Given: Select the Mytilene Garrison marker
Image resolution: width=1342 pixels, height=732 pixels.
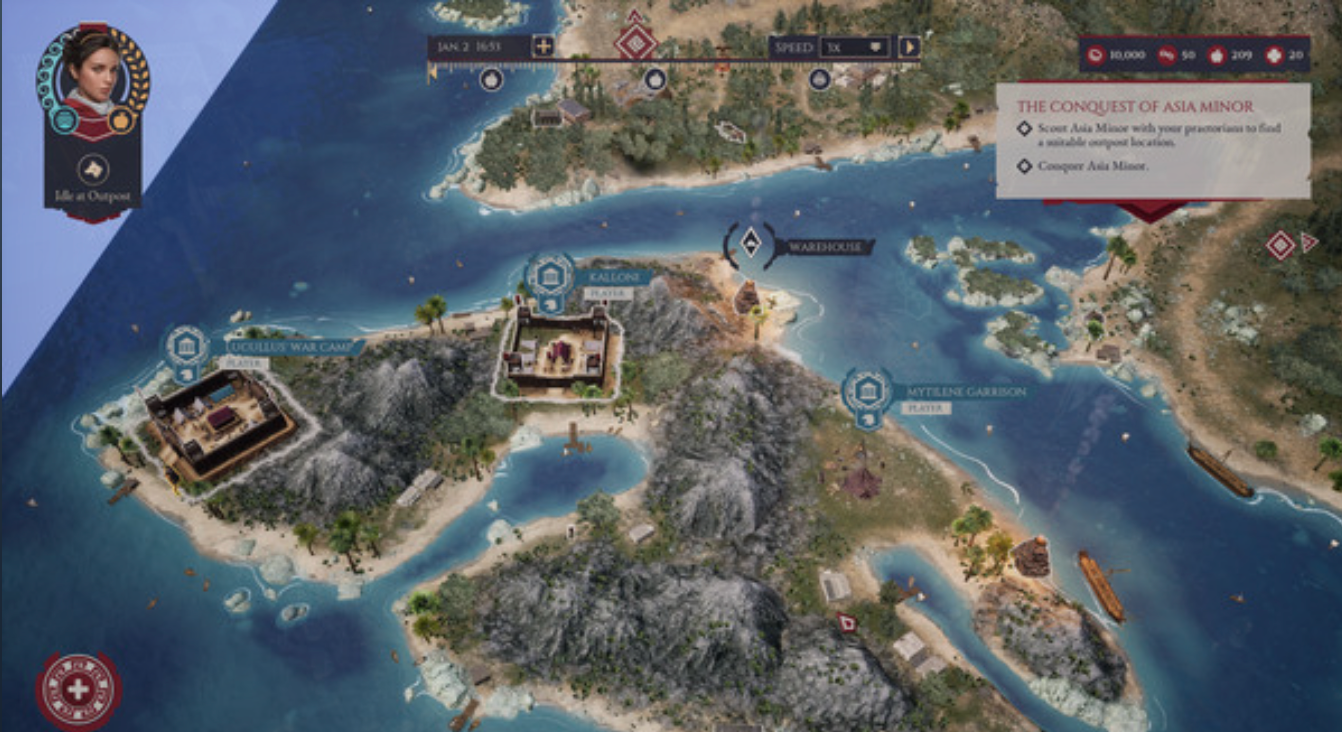Looking at the screenshot, I should coord(866,392).
